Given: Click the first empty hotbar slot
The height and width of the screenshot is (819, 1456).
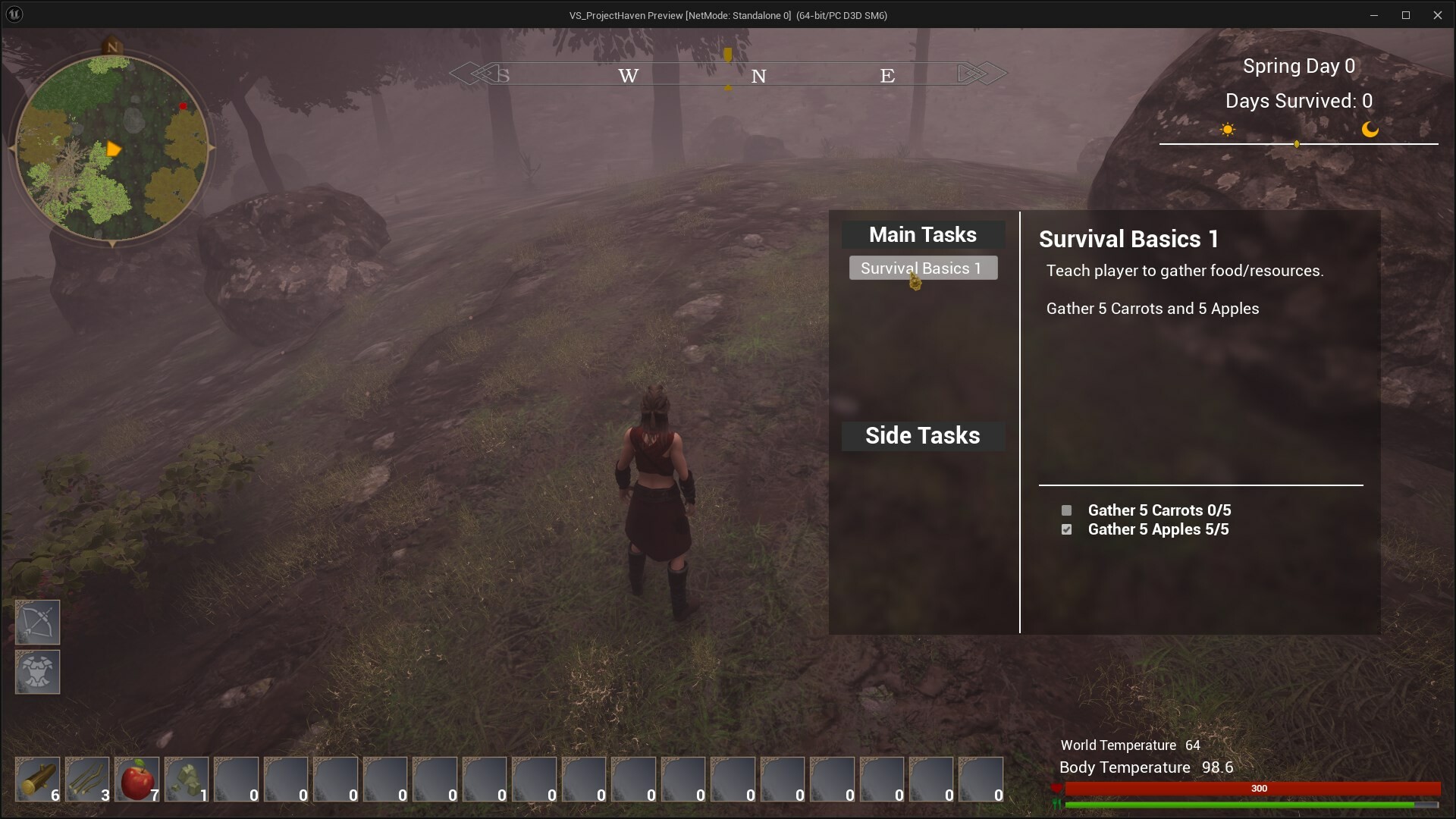Looking at the screenshot, I should point(237,779).
